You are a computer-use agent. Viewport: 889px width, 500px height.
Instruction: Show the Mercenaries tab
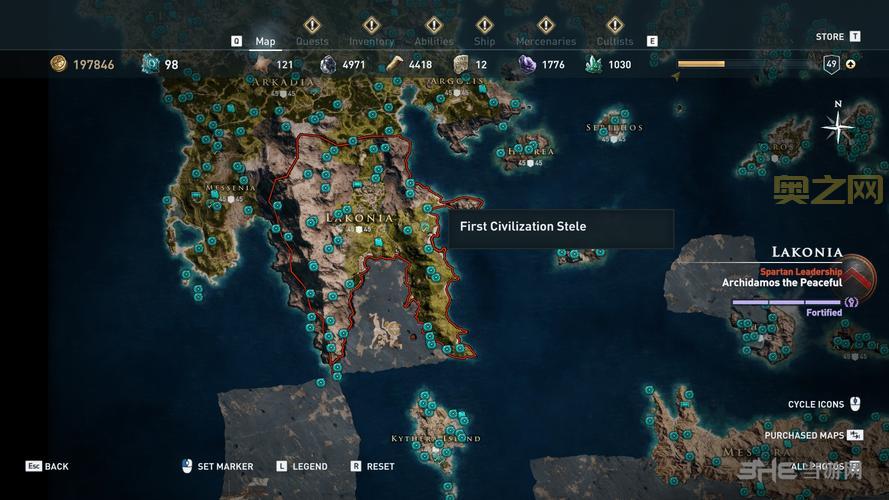tap(545, 41)
